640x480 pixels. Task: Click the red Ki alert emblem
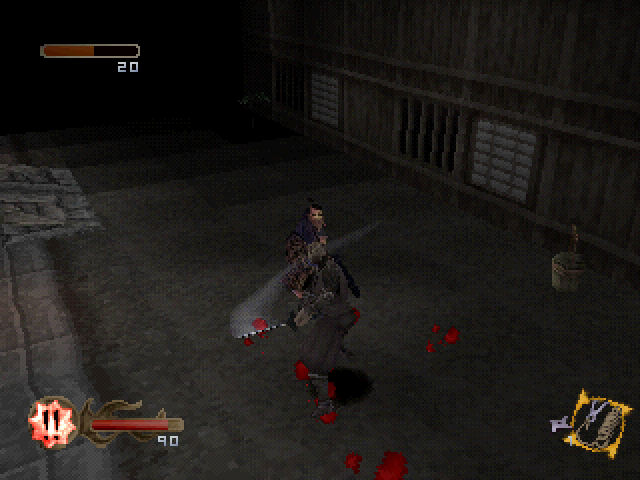46,420
